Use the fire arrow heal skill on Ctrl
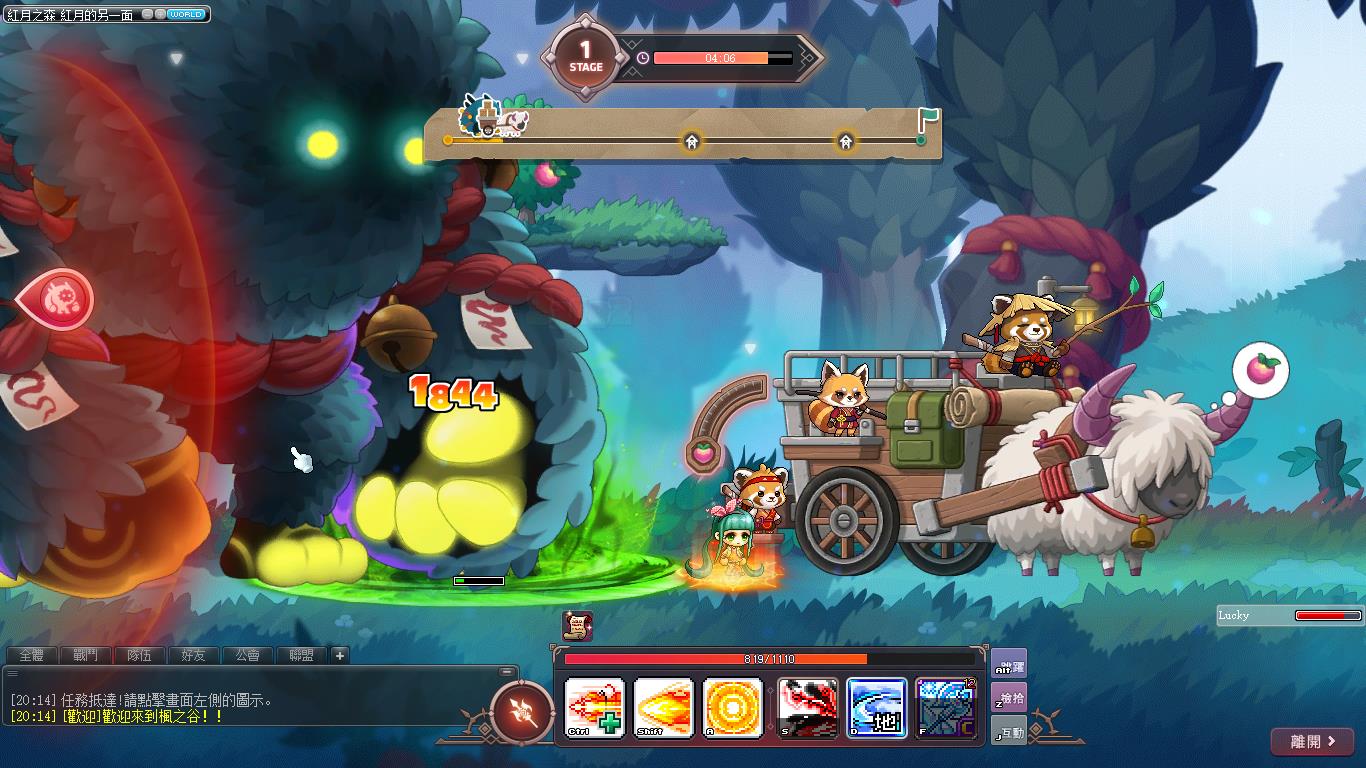This screenshot has width=1366, height=768. tap(595, 708)
